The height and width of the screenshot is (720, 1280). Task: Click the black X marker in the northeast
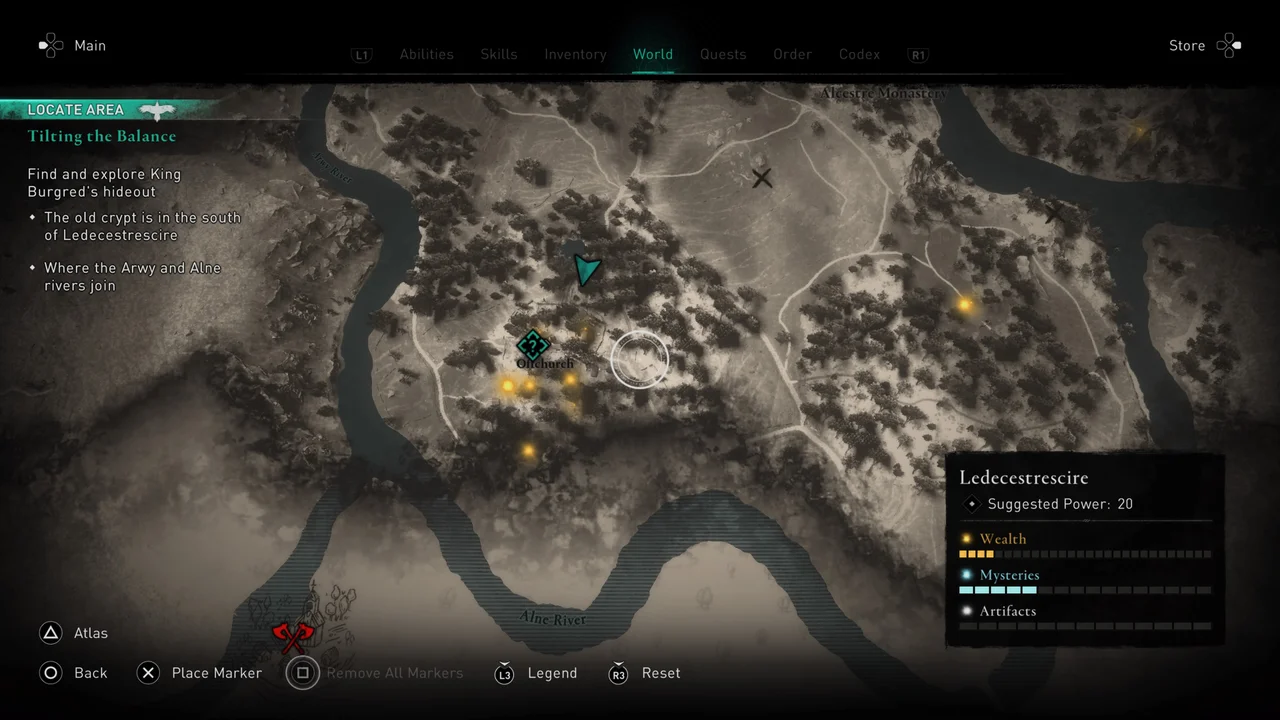coord(761,178)
